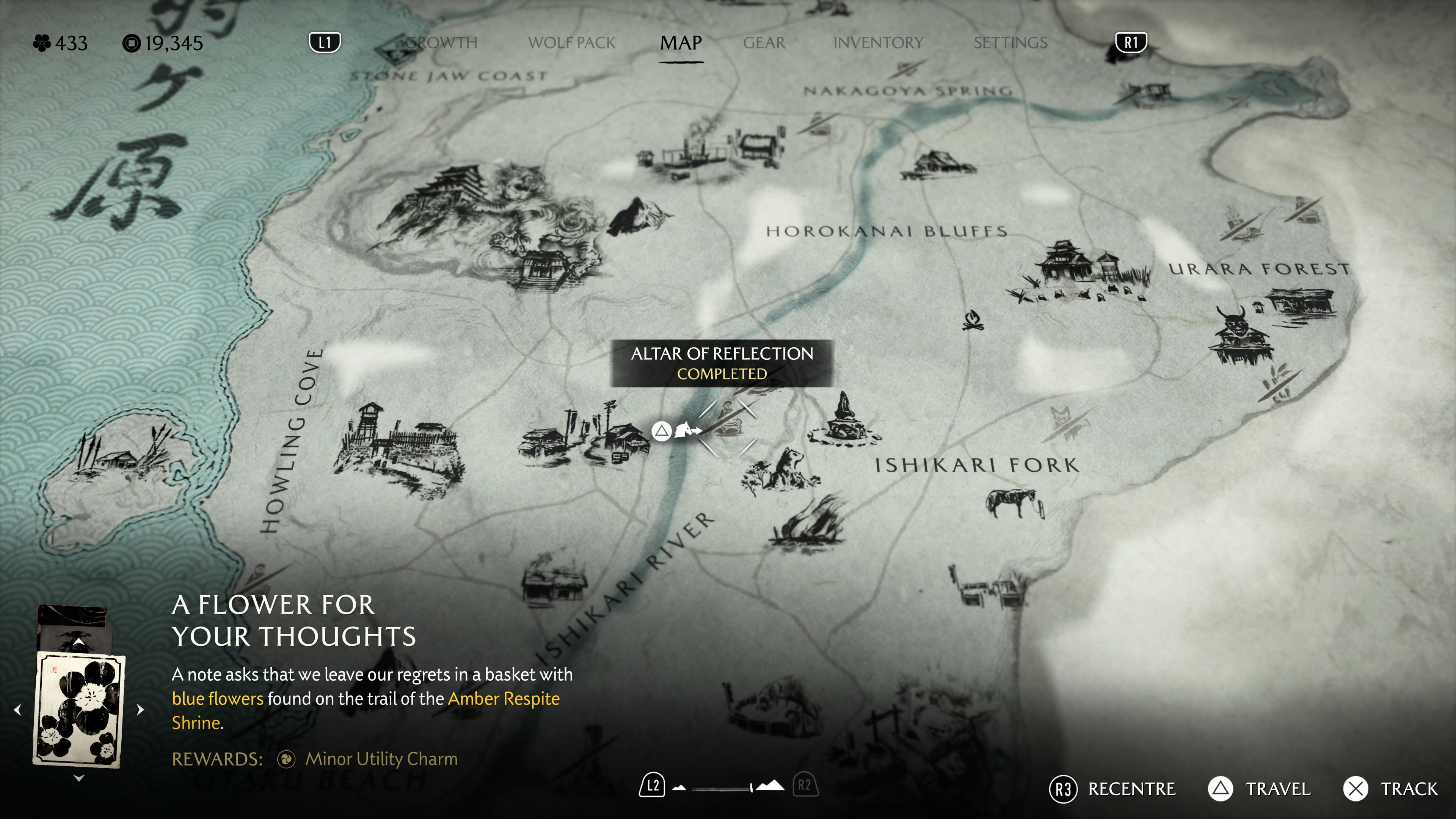Open the Inventory tab
Screen dimensions: 1456x819
tap(878, 43)
